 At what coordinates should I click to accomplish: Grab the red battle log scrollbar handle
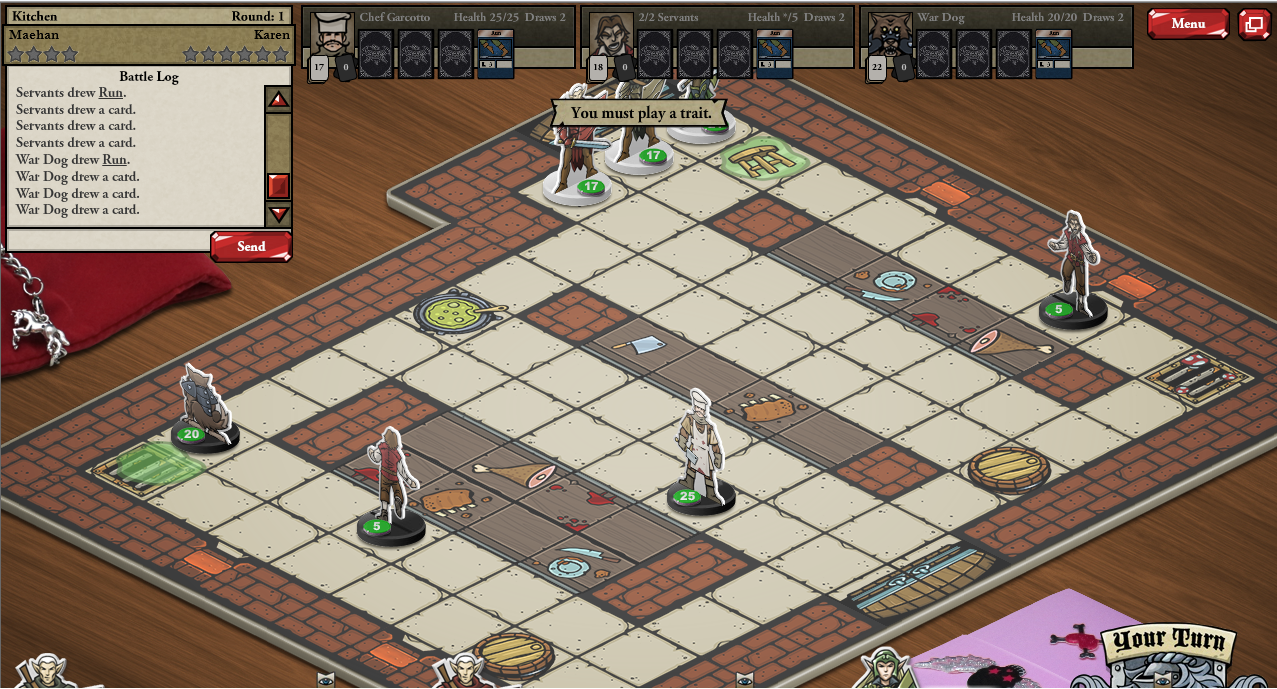coord(279,186)
